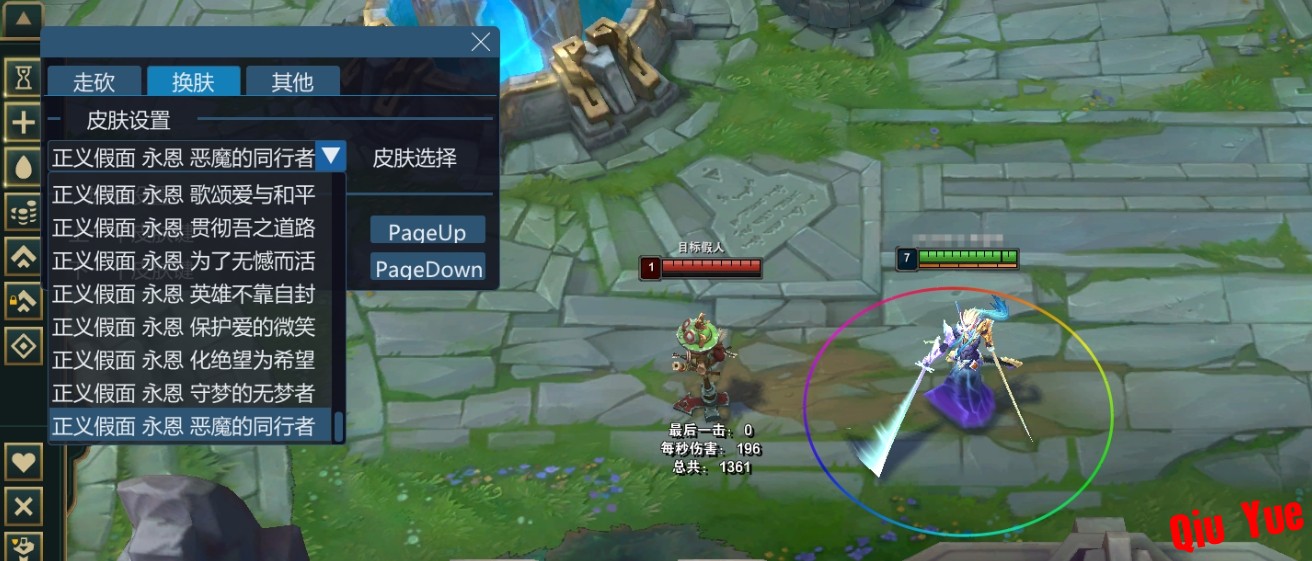
Task: Click the gold coins practice tool button
Action: point(23,211)
